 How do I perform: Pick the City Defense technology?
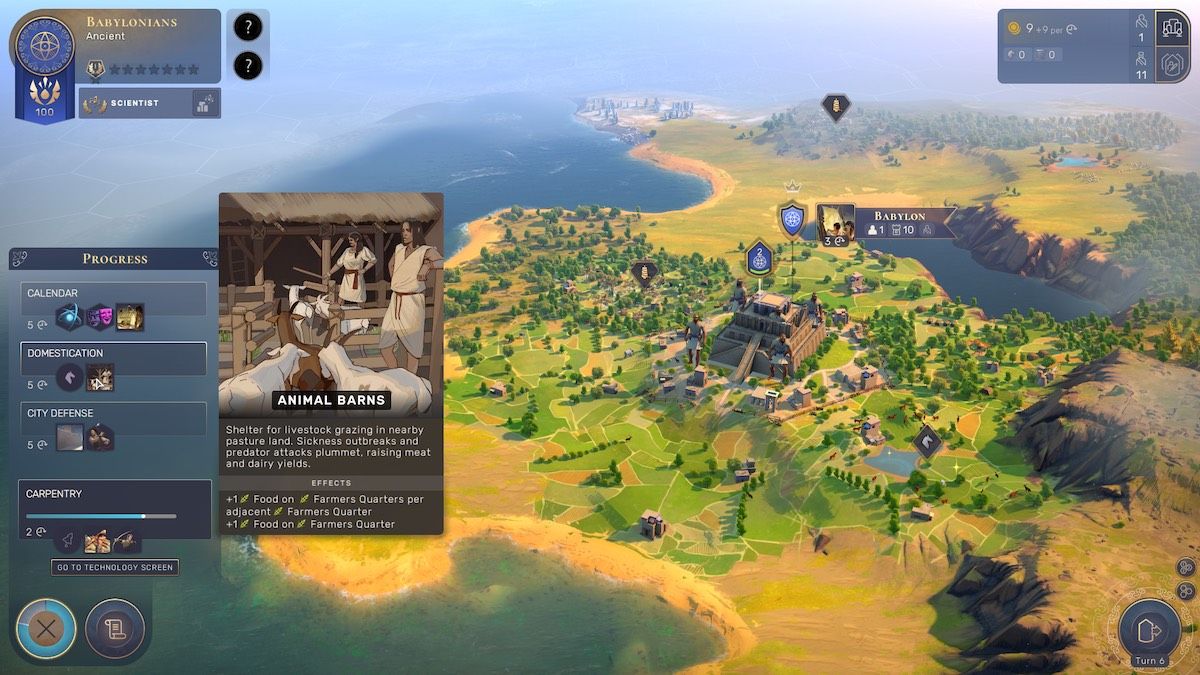pyautogui.click(x=113, y=417)
